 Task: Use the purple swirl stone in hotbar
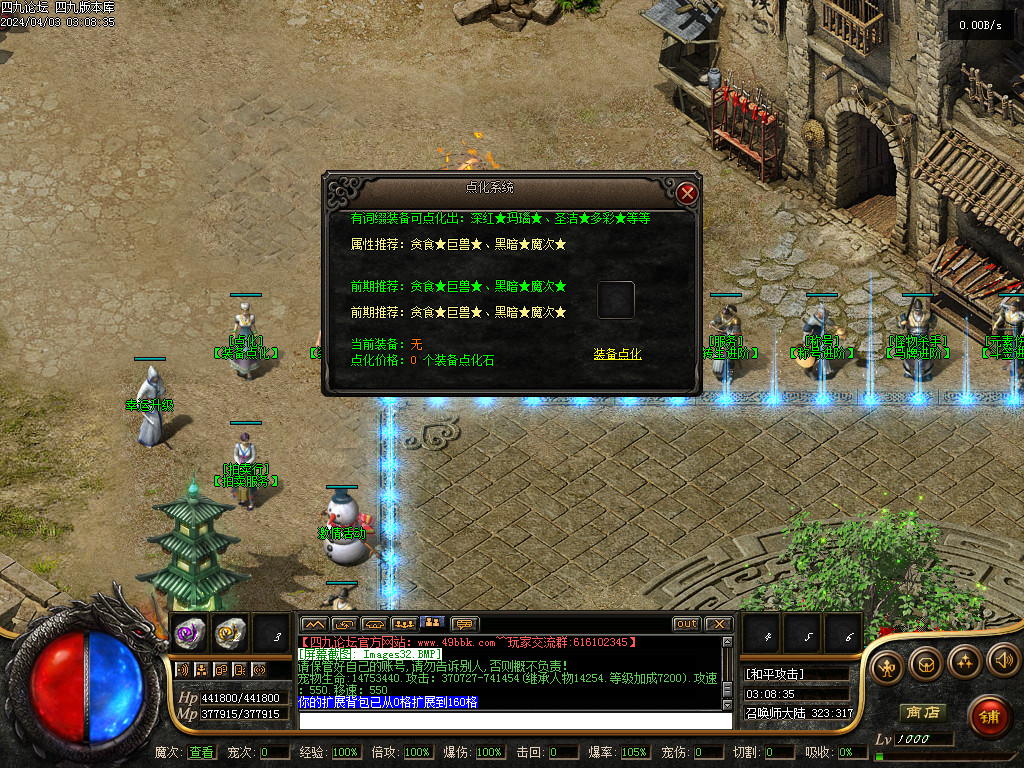pos(190,632)
